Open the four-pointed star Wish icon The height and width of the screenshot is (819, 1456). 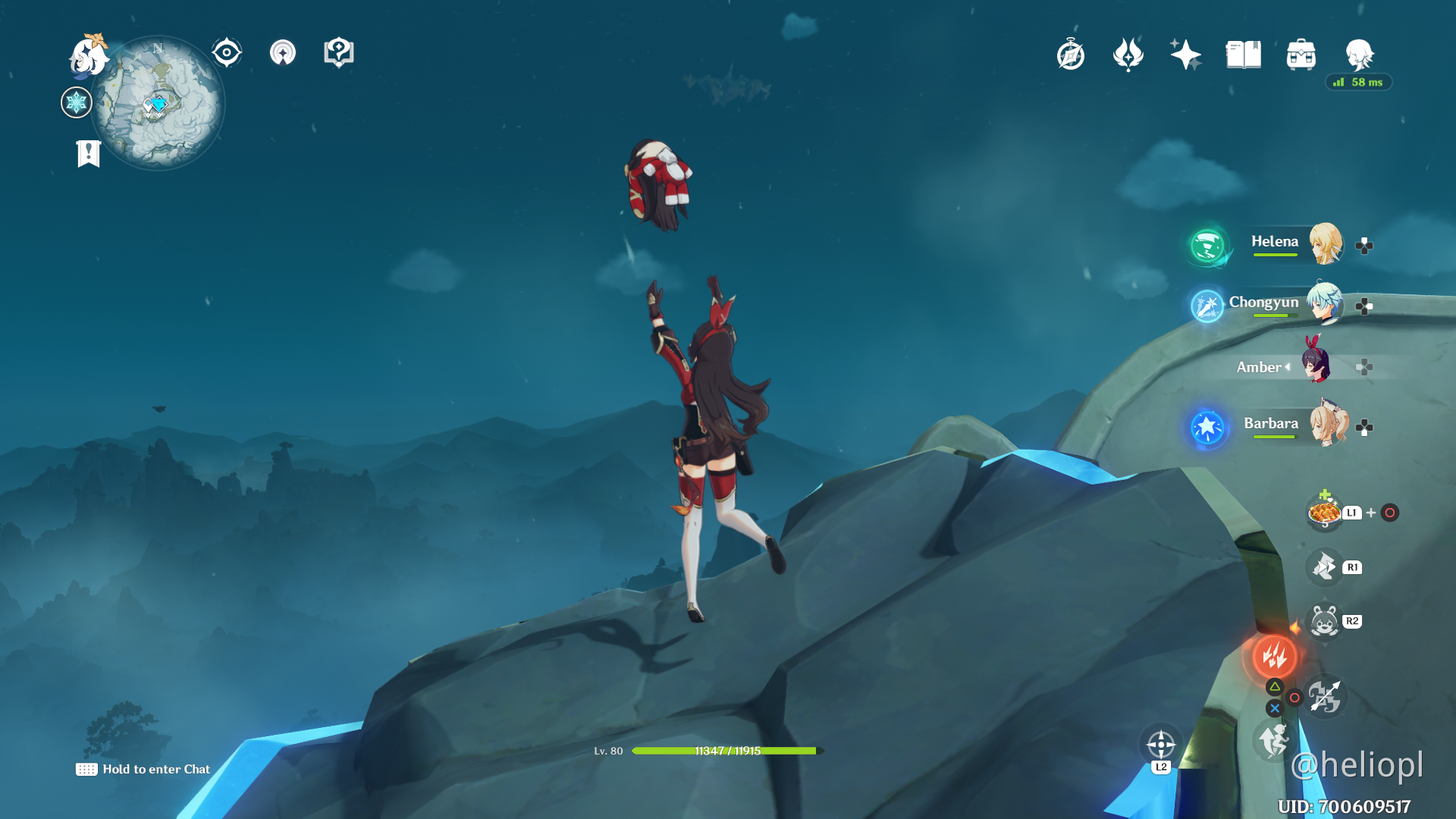pos(1185,55)
